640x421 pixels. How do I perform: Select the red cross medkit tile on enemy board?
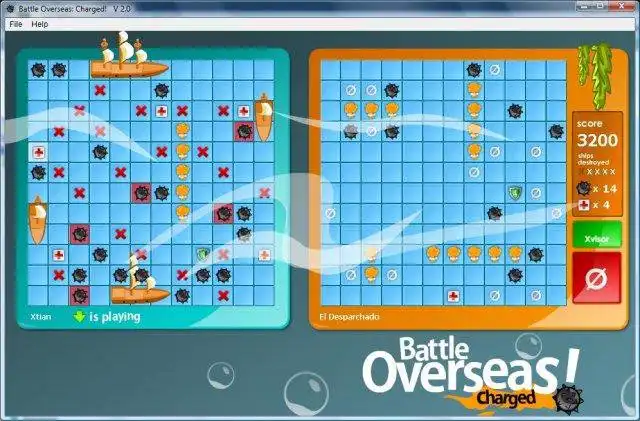point(453,296)
